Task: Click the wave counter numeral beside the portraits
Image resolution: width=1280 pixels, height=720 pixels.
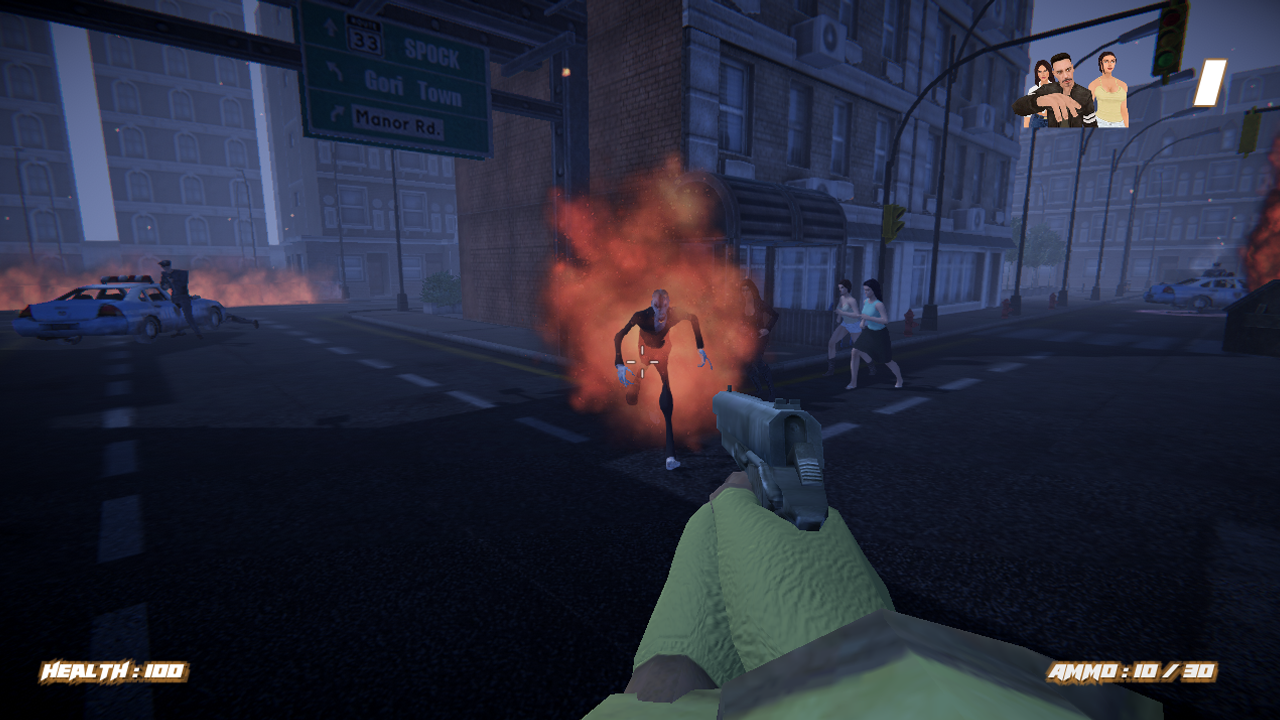Action: [1210, 82]
